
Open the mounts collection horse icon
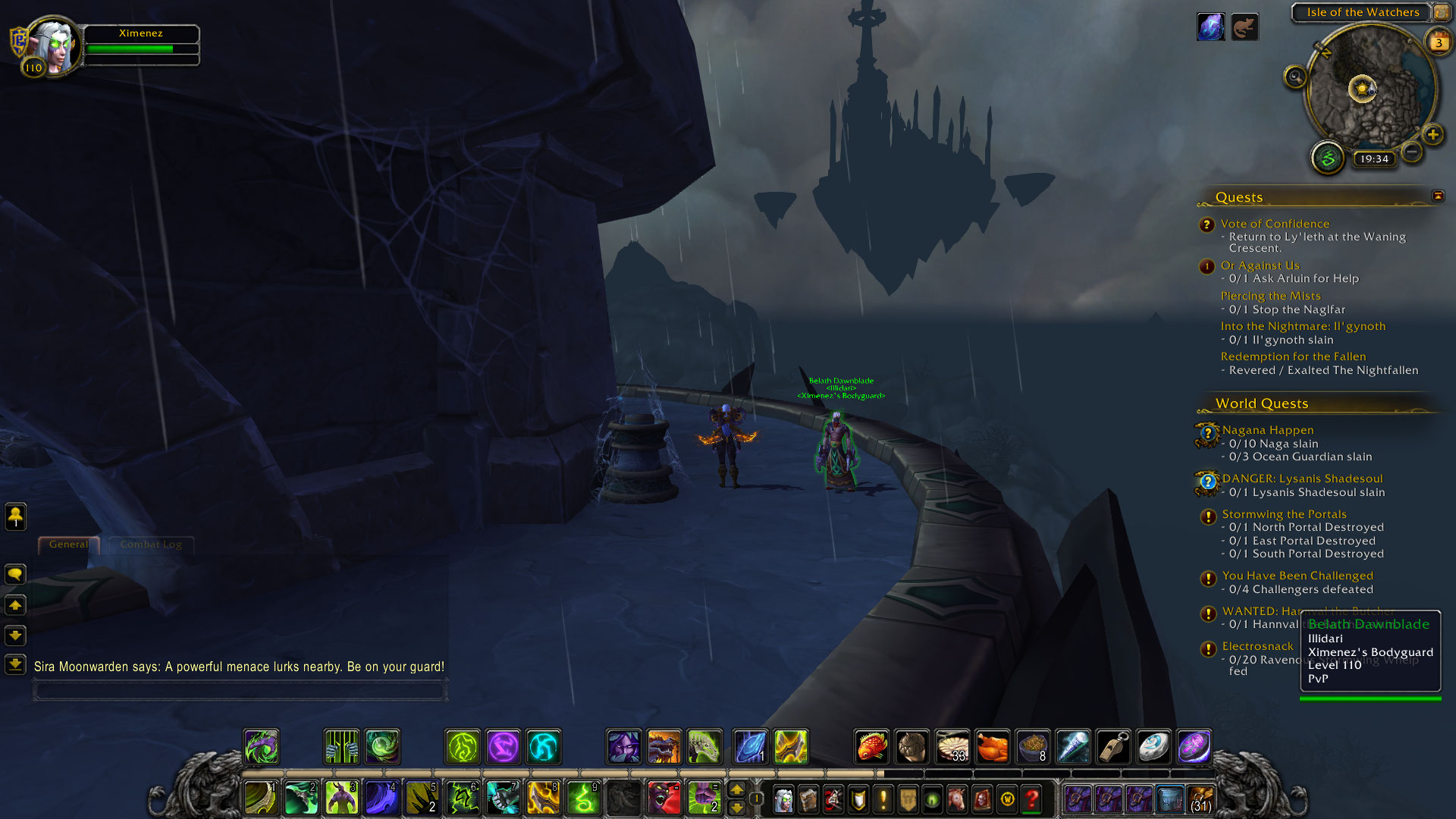coord(957,799)
